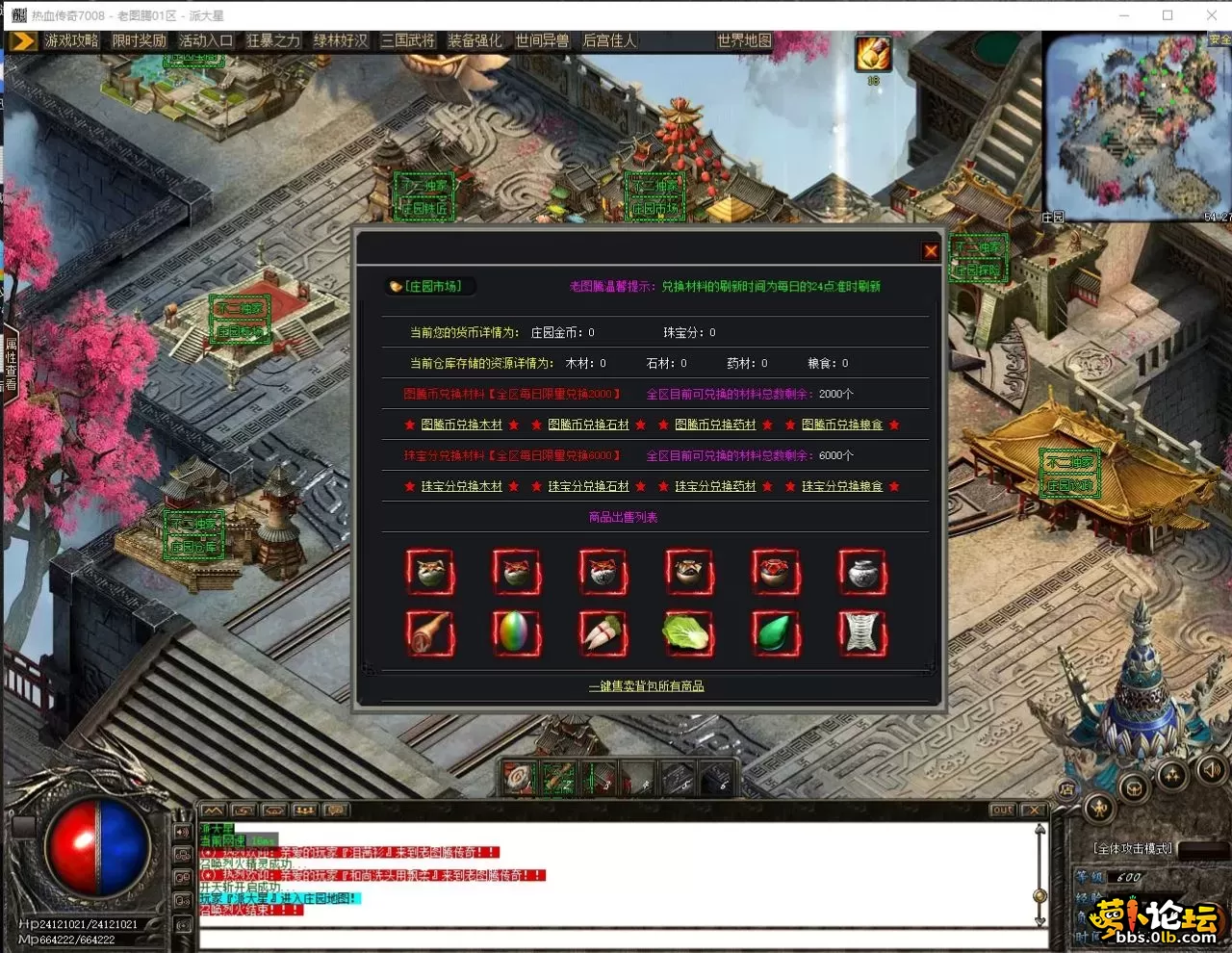Click the 珠宝分兑换药材 link
Screen dimensions: 1232x953
click(715, 486)
